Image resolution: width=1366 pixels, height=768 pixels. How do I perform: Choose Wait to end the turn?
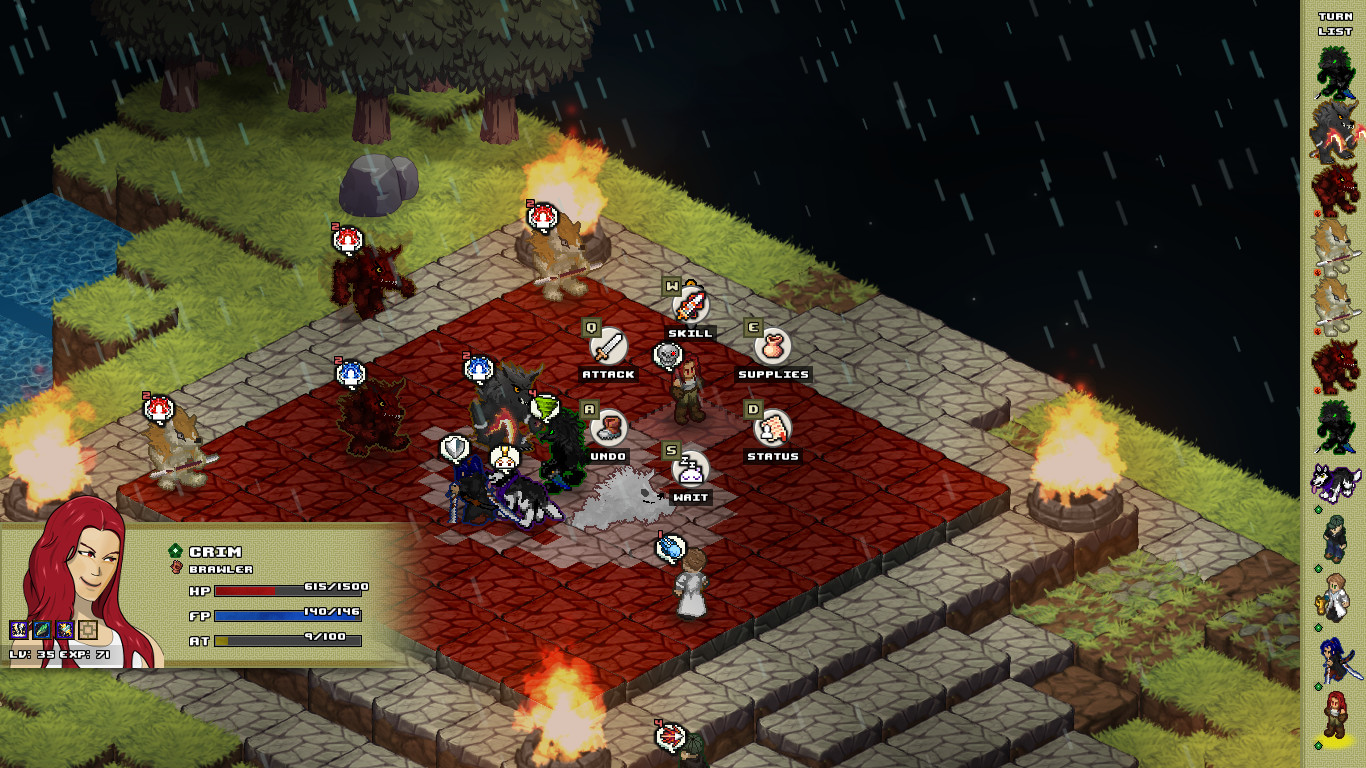(x=690, y=471)
